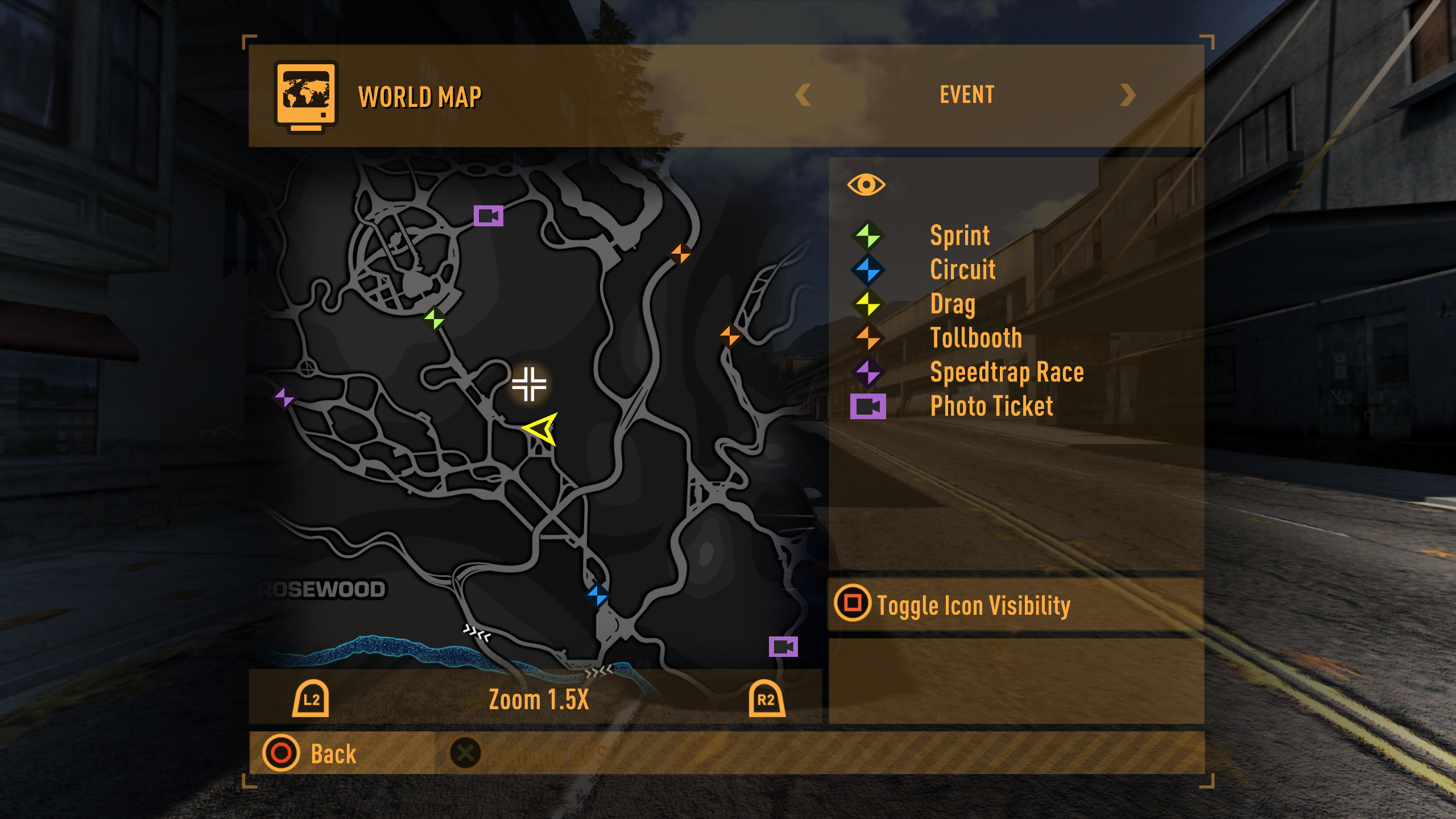This screenshot has width=1456, height=819.
Task: Select the yellow player arrow on the map
Action: [541, 429]
